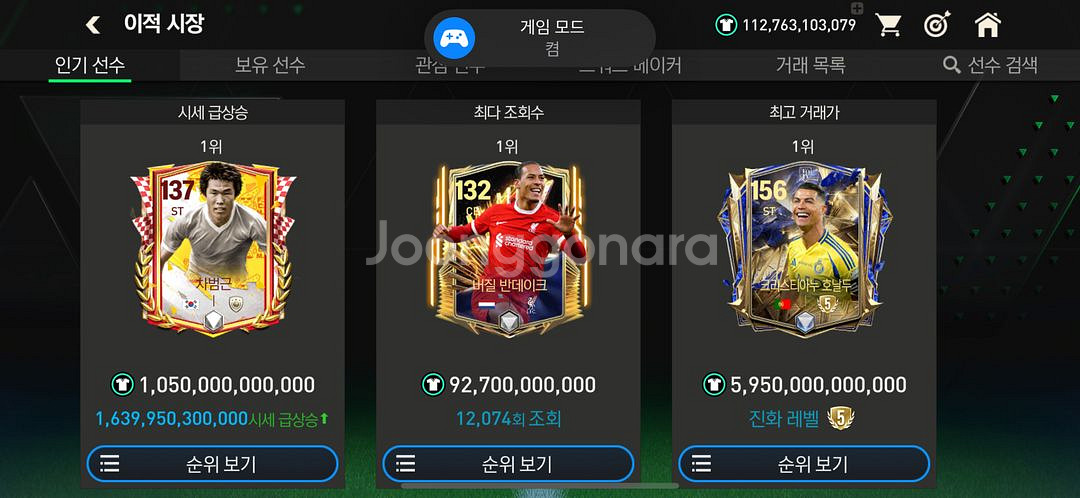The height and width of the screenshot is (498, 1080).
Task: Go back from the transfer market
Action: tap(93, 25)
